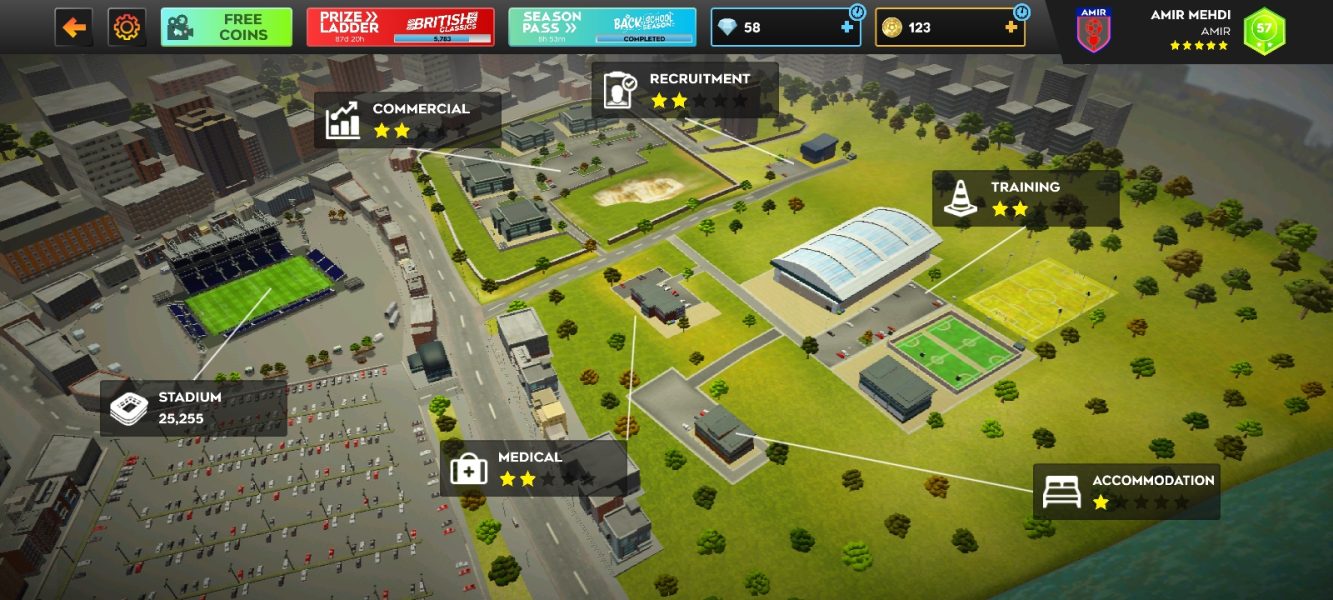This screenshot has height=600, width=1333.
Task: View the Season Pass banner
Action: (x=602, y=27)
